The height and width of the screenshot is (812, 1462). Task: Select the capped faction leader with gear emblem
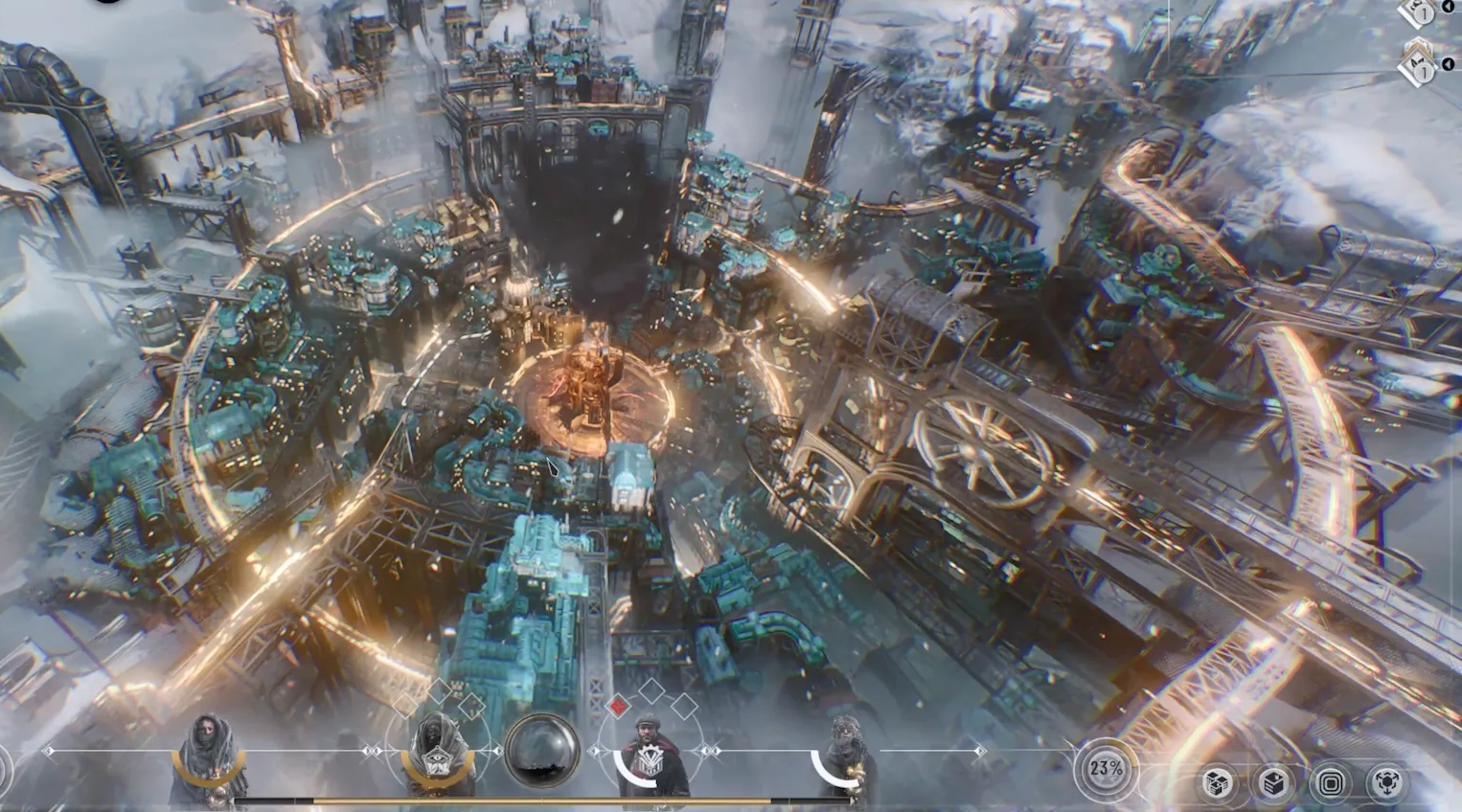coord(649,757)
